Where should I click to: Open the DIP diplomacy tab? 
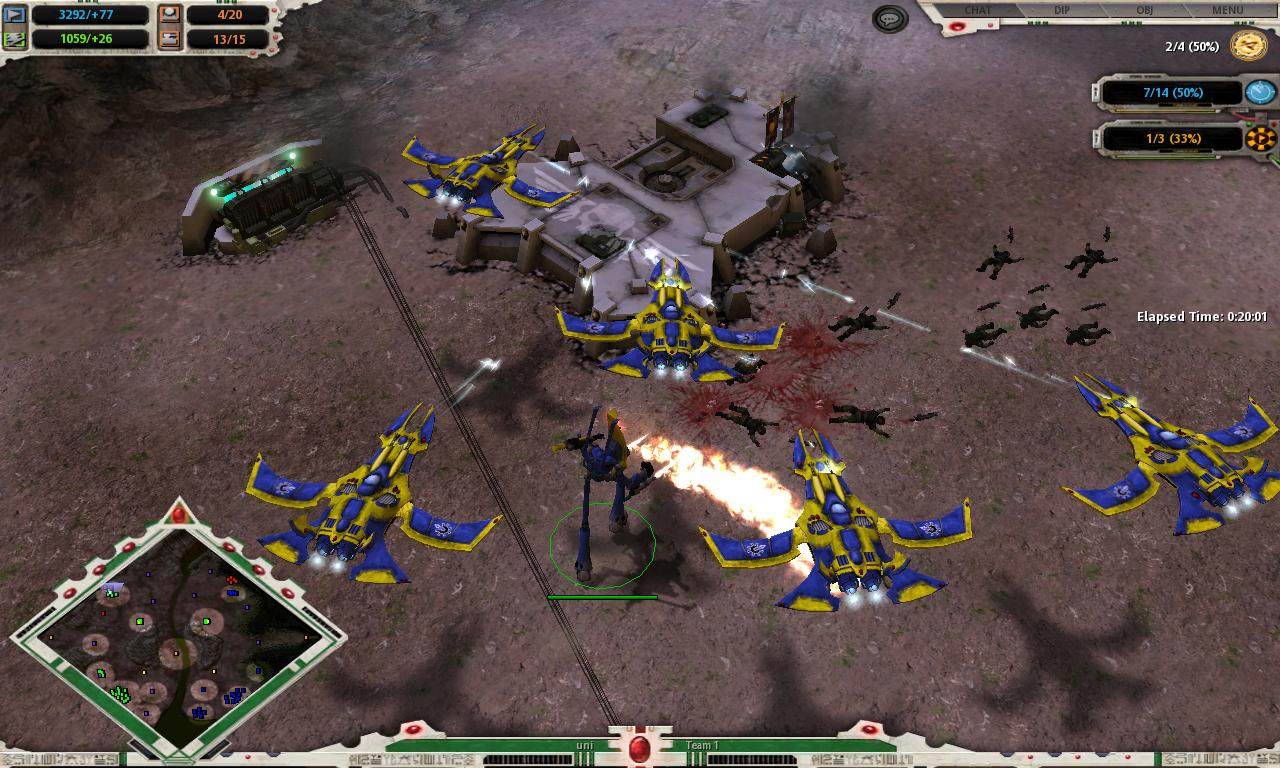click(x=1062, y=10)
